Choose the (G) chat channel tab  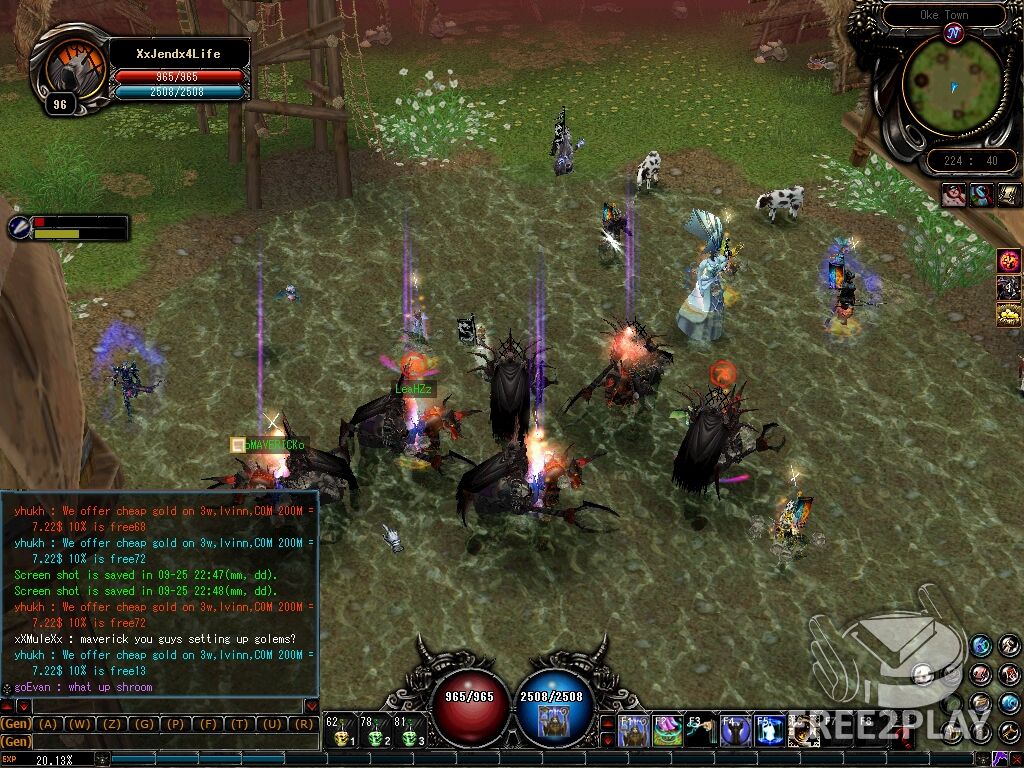[x=144, y=723]
